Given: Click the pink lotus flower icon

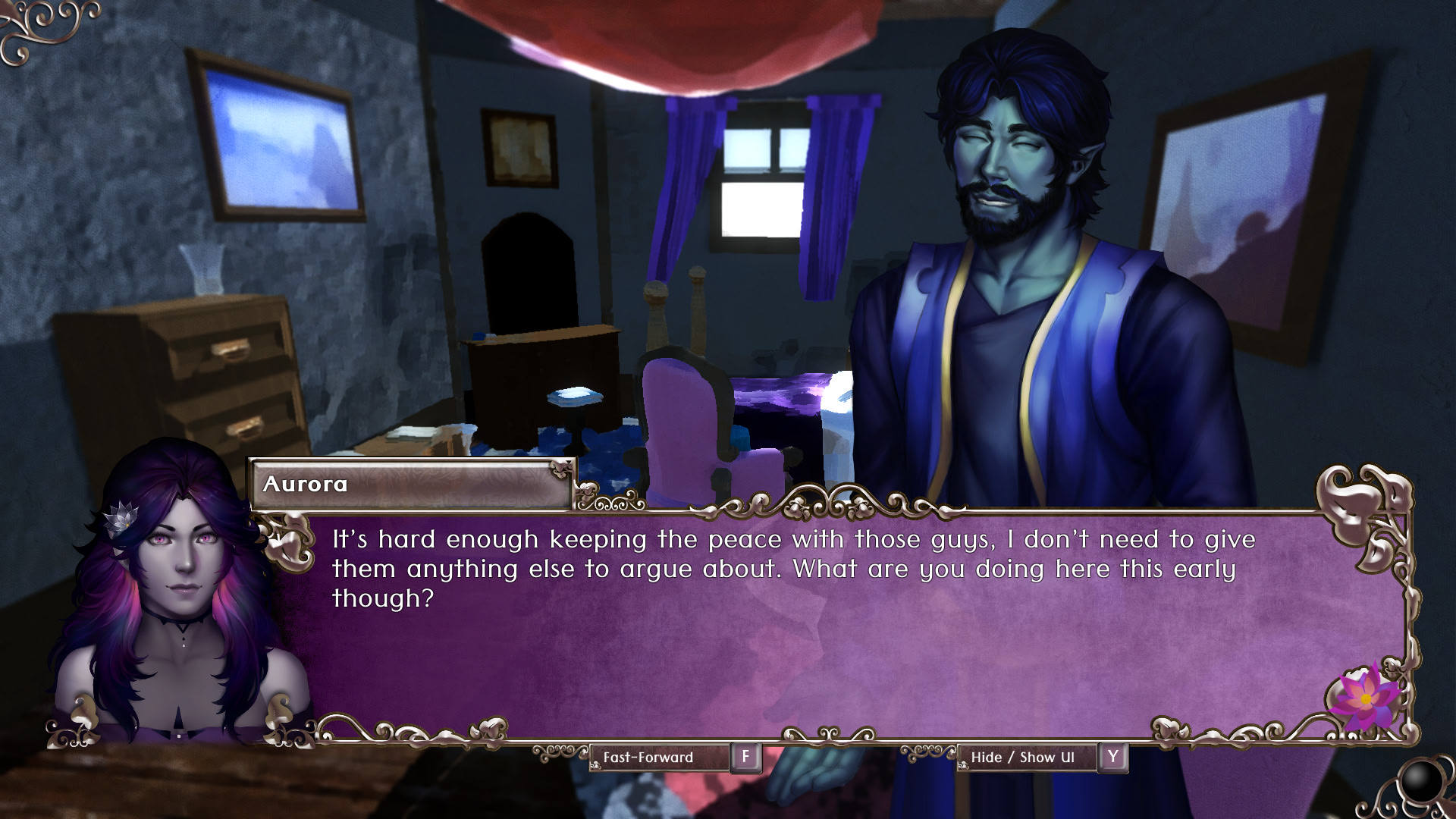Looking at the screenshot, I should pyautogui.click(x=1364, y=698).
